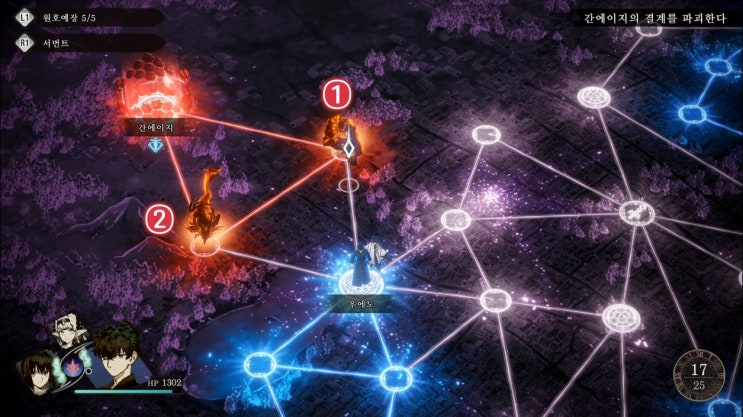Target the enemy node marked 1

pyautogui.click(x=347, y=143)
